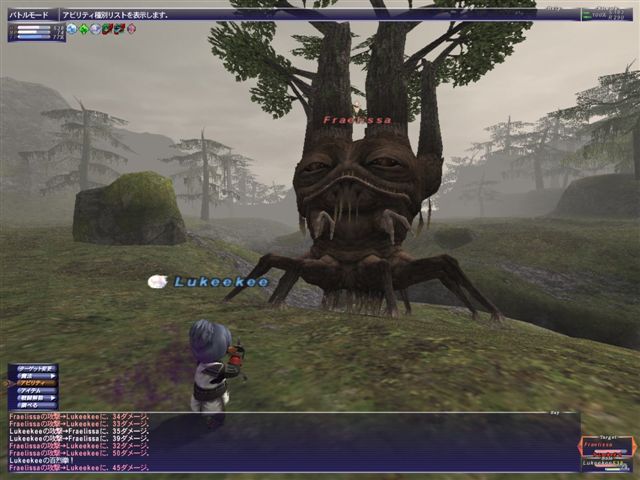Click the pink status effect icon
This screenshot has width=640, height=480.
[x=131, y=29]
